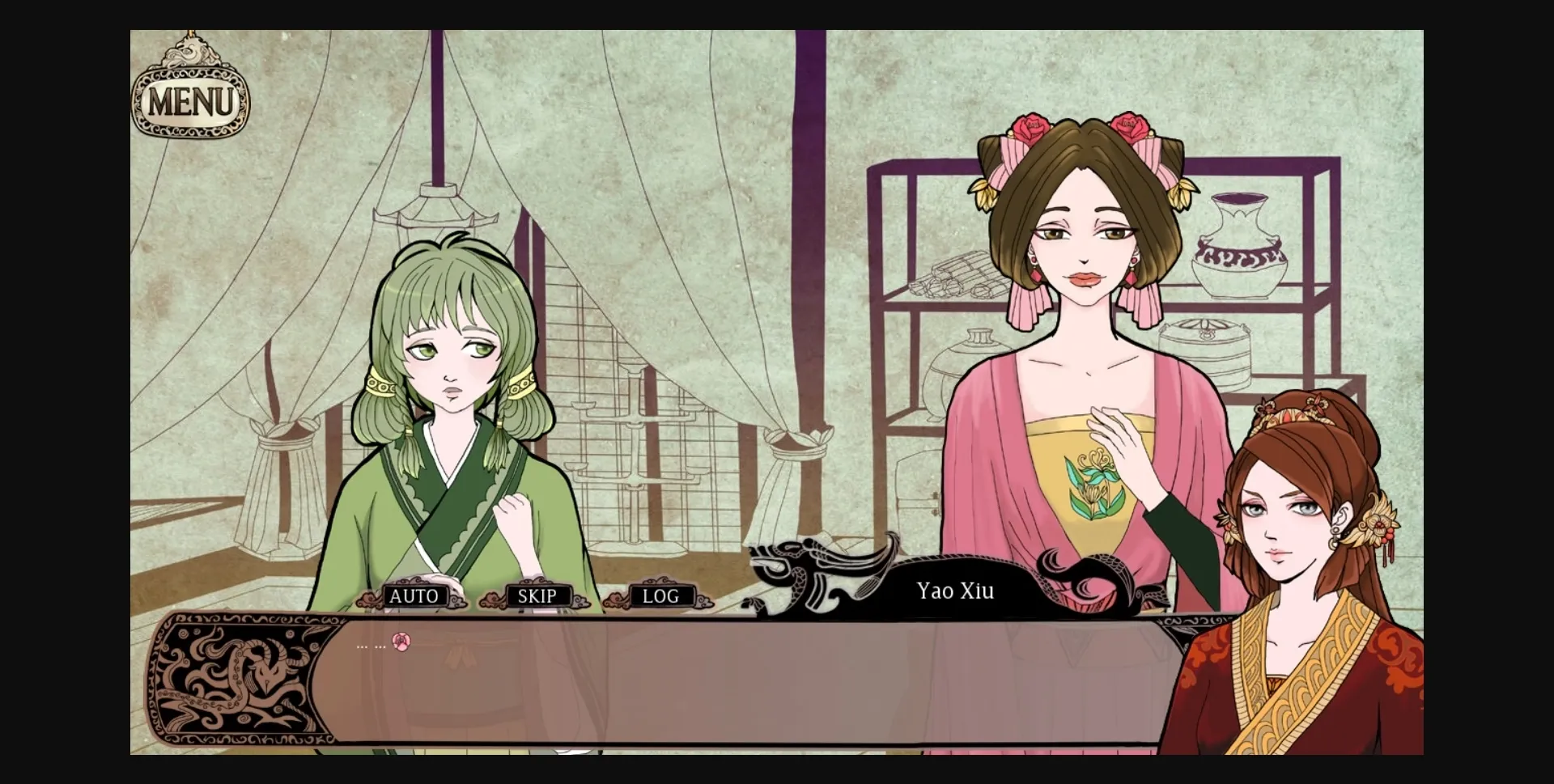Toggle AUTO mode for dialogue advancement
Image resolution: width=1554 pixels, height=784 pixels.
point(415,596)
